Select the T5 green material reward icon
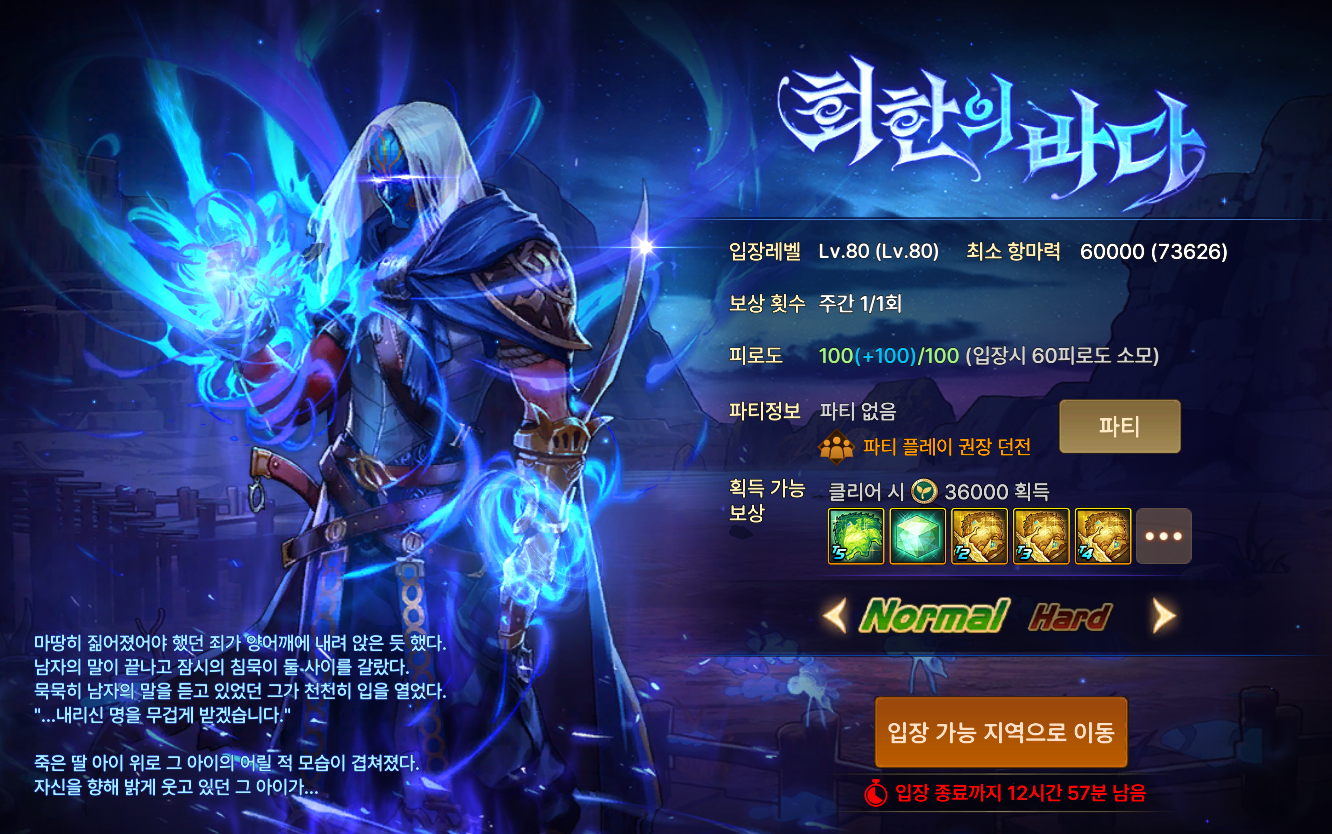This screenshot has height=834, width=1332. [855, 536]
